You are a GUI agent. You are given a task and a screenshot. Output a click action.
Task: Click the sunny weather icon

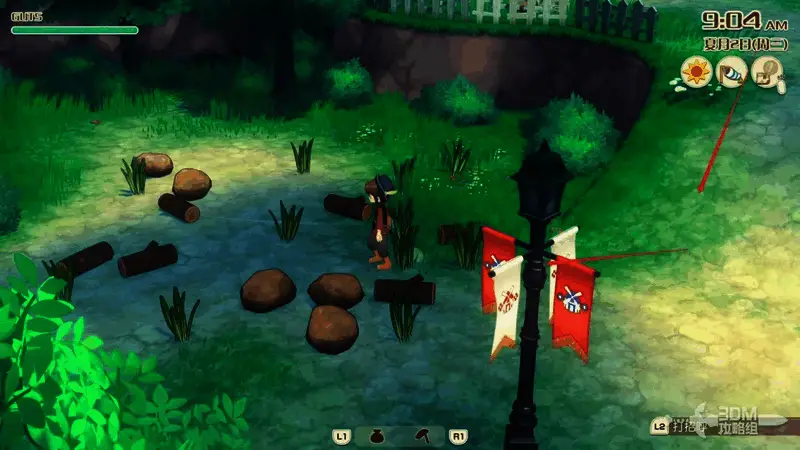[696, 72]
